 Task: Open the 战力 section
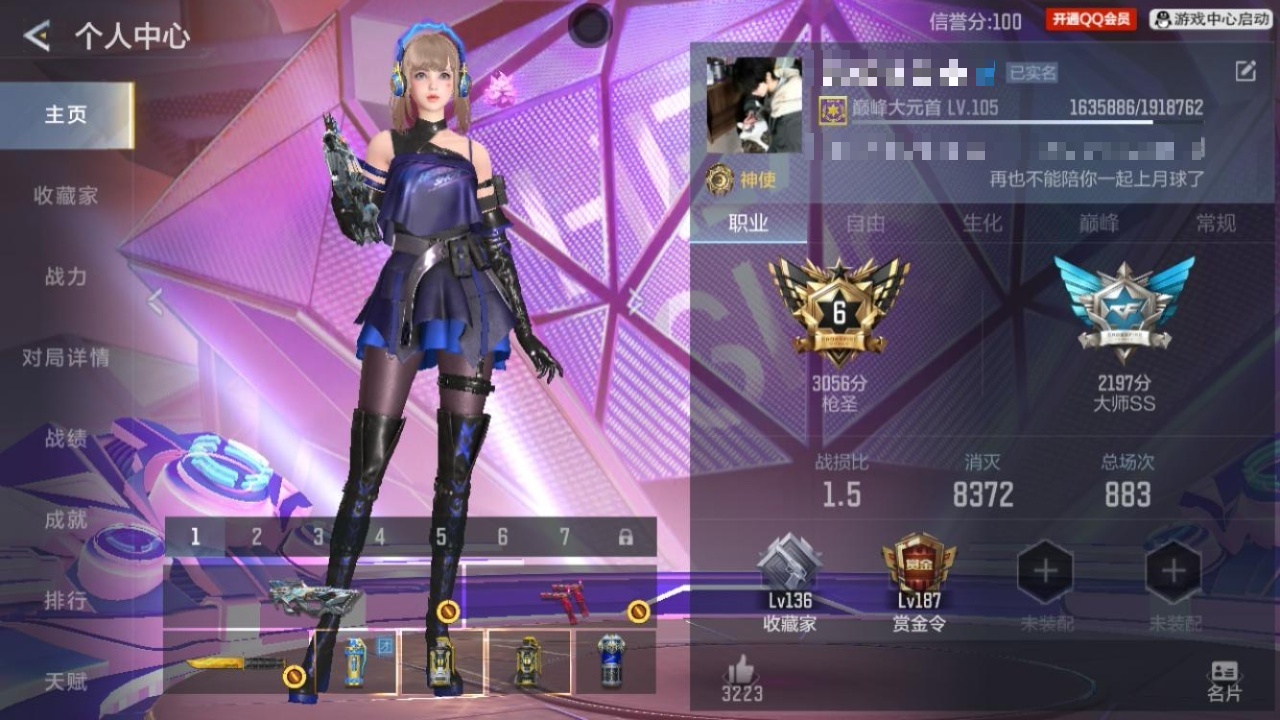(66, 277)
